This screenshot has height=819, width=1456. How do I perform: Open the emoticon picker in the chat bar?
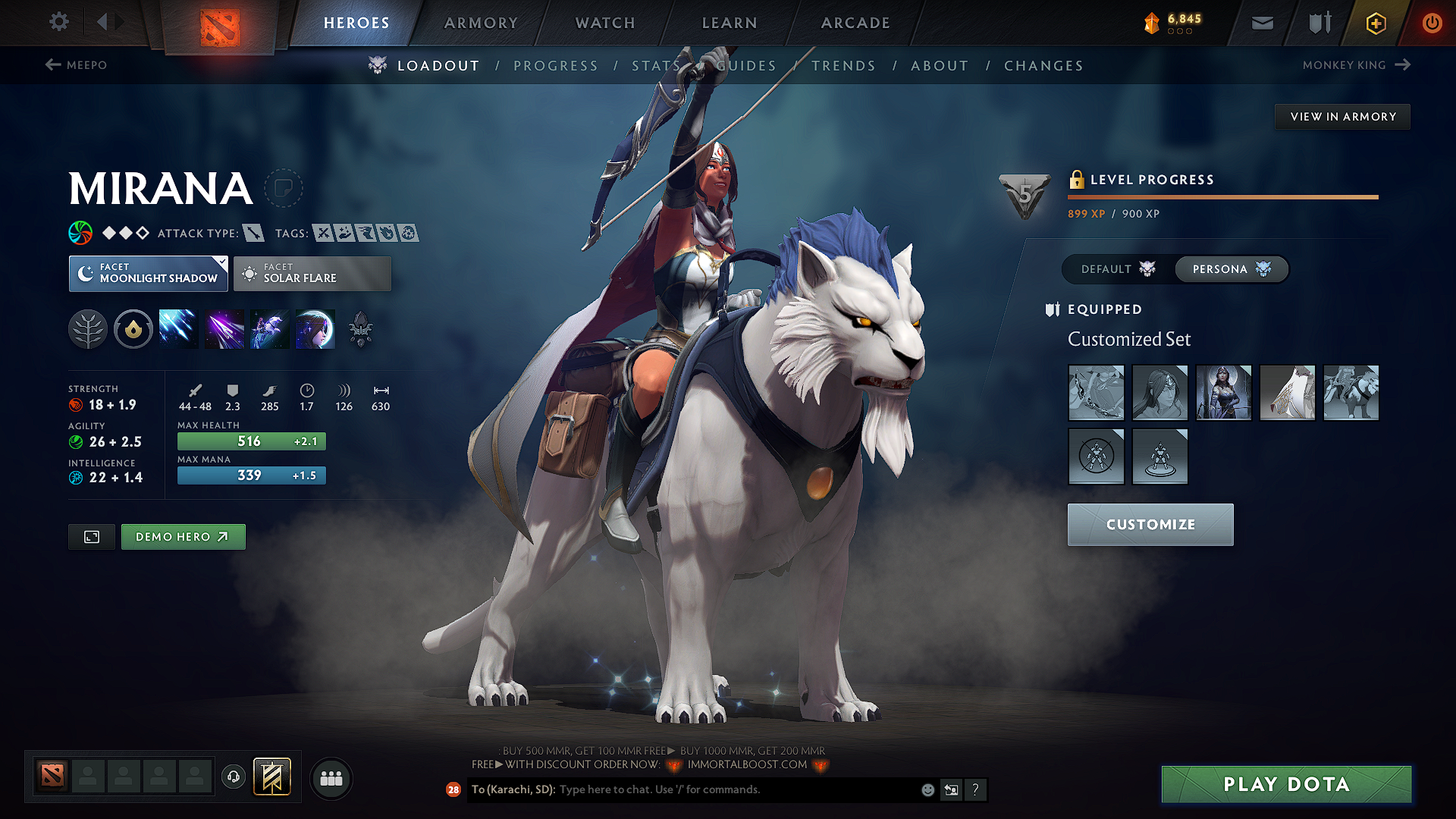coord(927,789)
